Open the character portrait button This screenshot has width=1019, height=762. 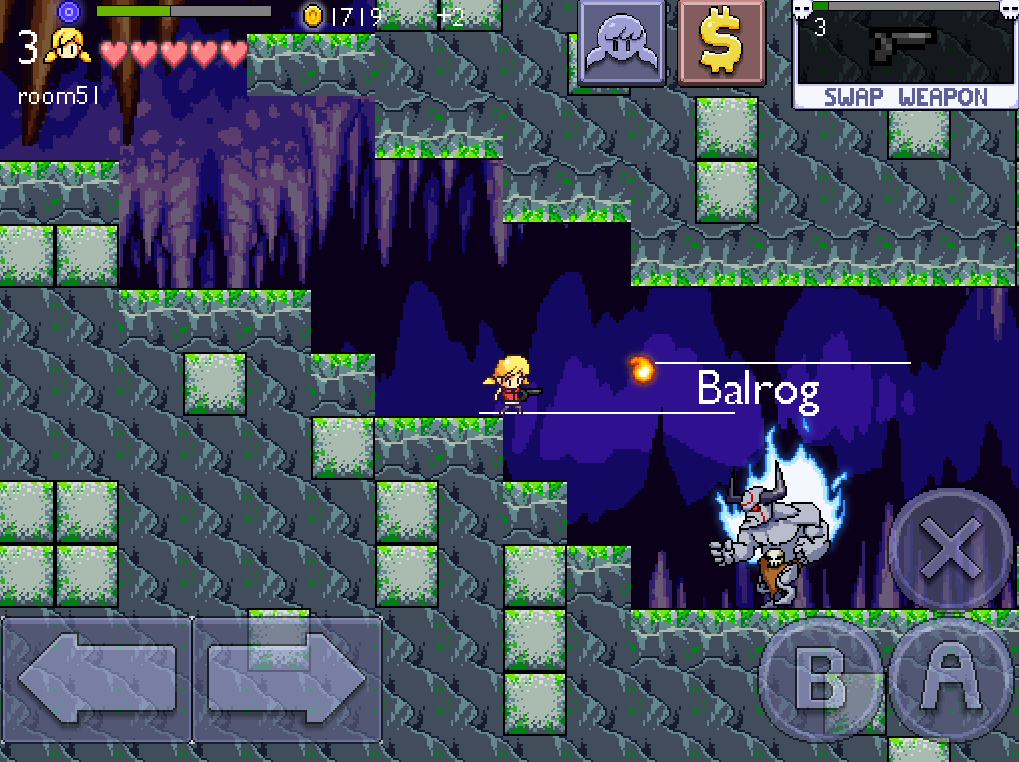[x=622, y=43]
